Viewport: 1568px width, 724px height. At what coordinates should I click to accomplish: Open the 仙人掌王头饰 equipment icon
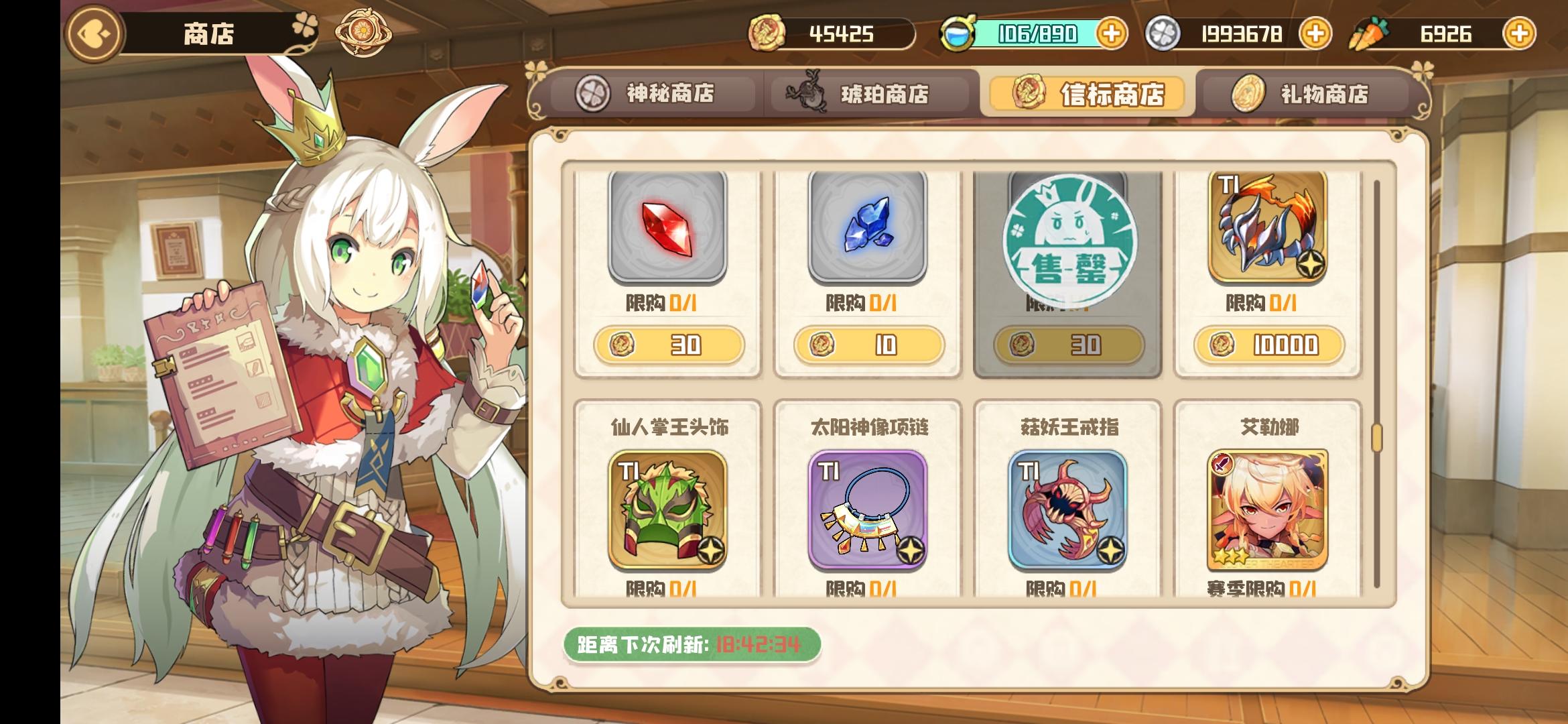coord(667,509)
